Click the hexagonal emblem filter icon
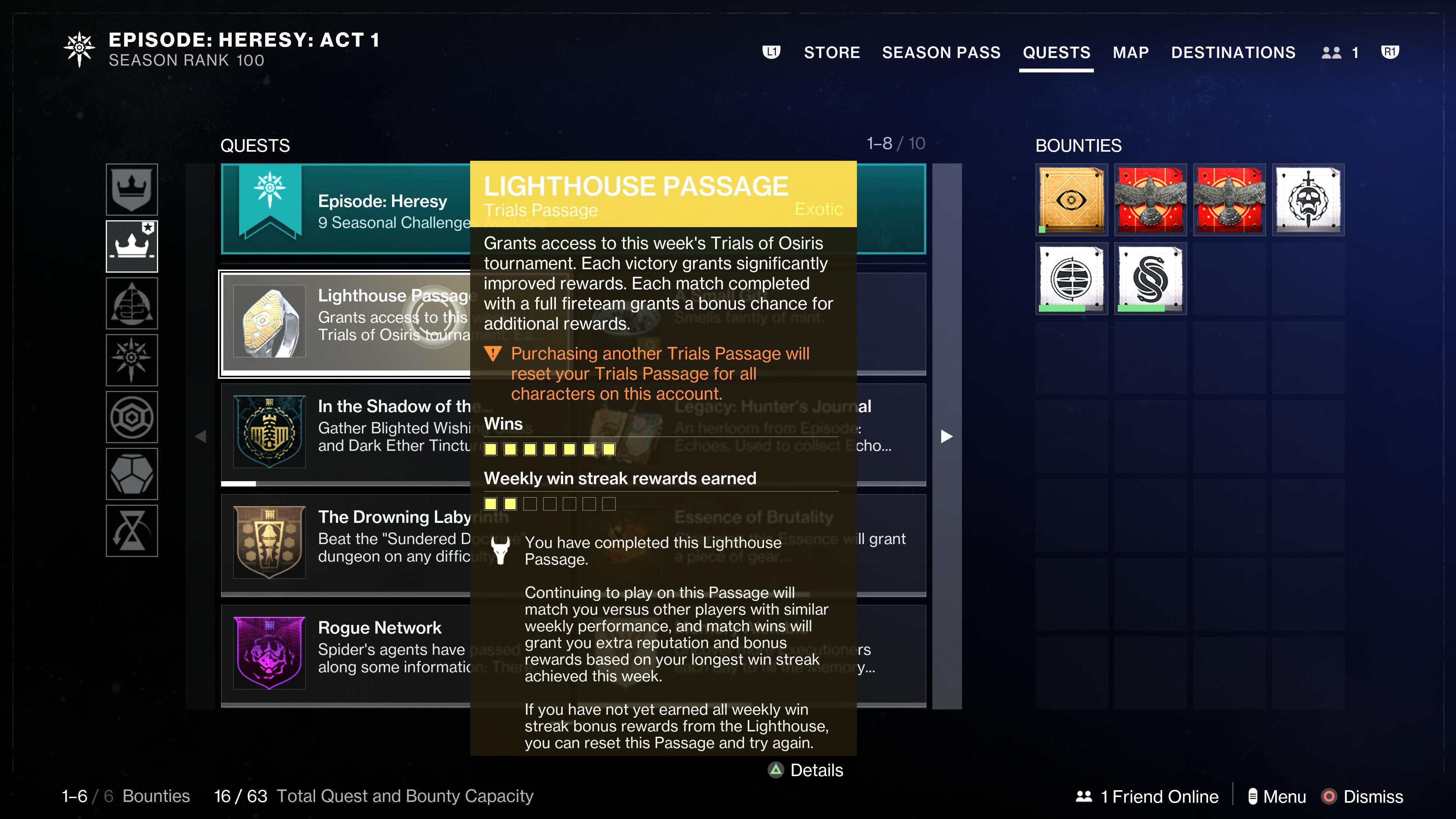 coord(132,417)
